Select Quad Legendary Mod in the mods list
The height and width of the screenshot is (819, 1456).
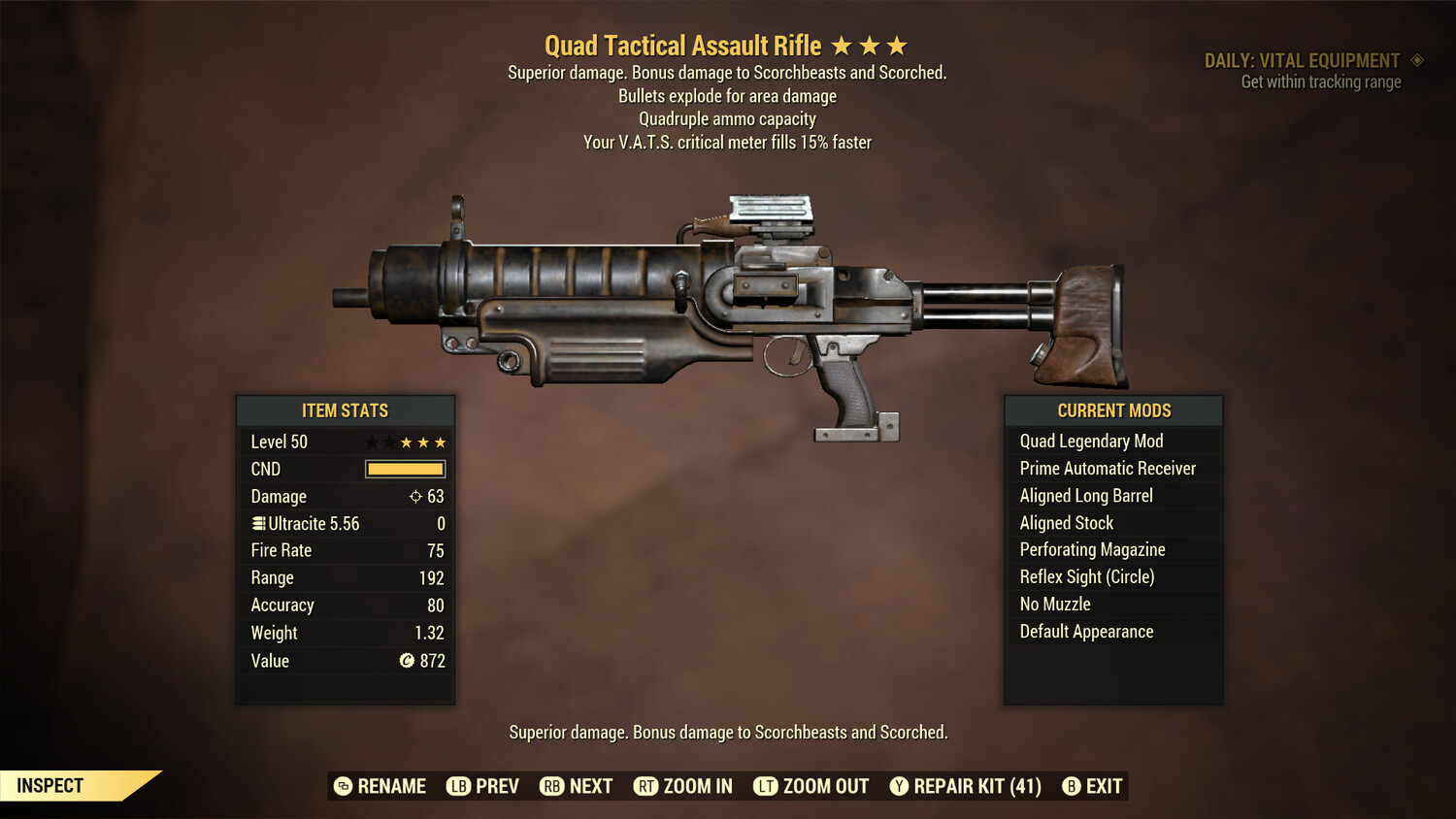pos(1090,441)
